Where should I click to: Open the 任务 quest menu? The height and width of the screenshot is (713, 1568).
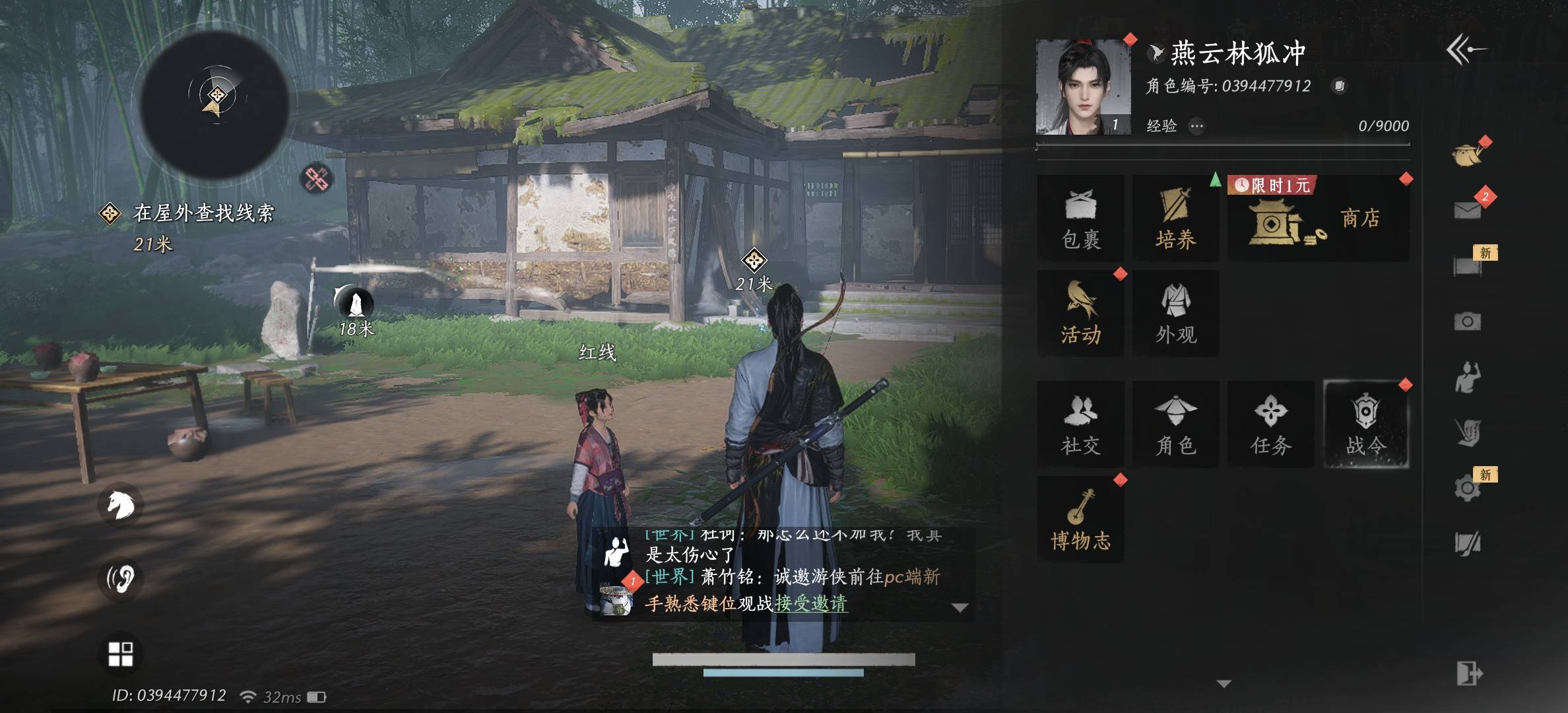[1270, 424]
